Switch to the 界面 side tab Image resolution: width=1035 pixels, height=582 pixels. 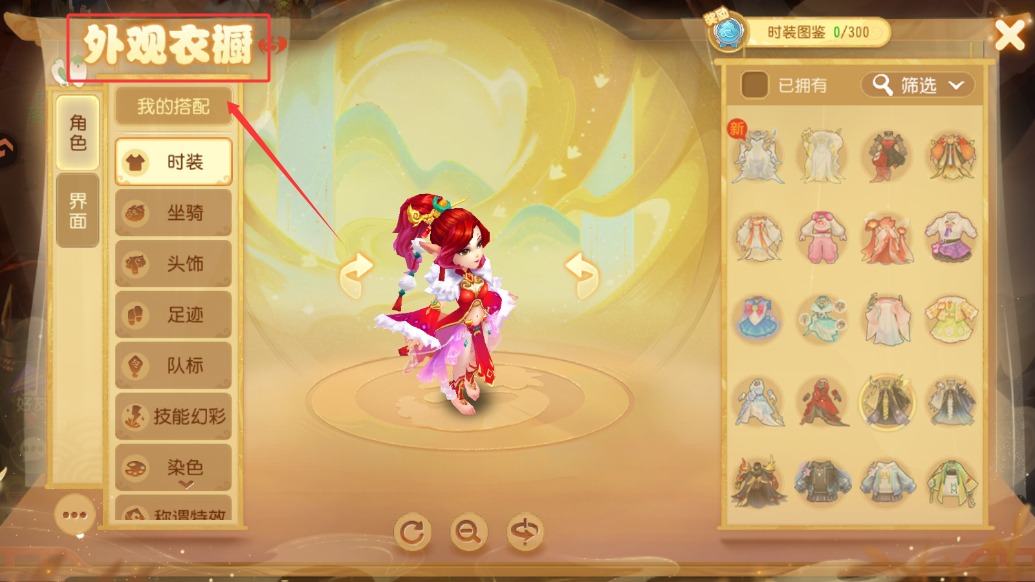(78, 211)
